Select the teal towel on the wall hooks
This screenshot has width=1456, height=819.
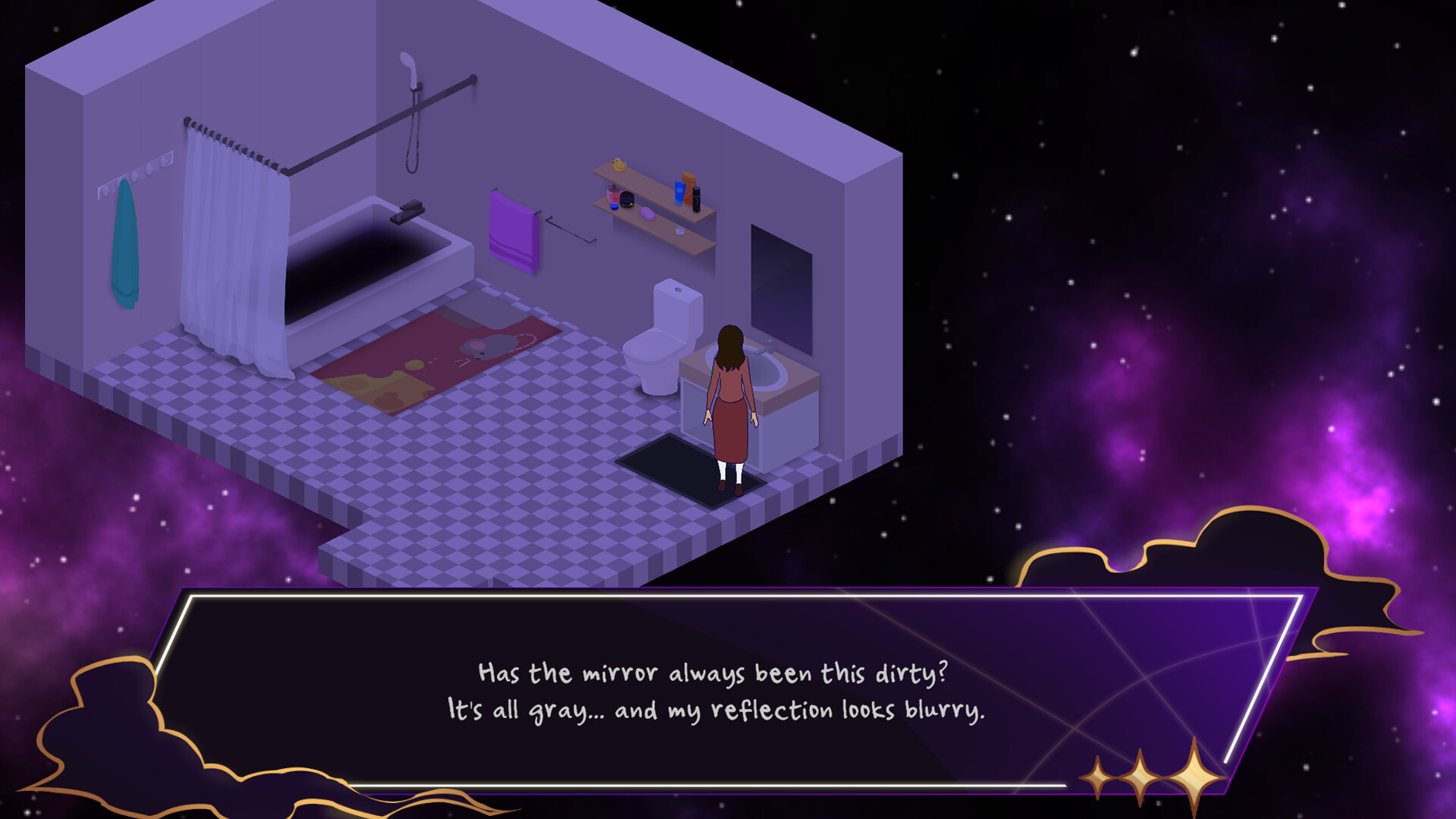pos(123,243)
